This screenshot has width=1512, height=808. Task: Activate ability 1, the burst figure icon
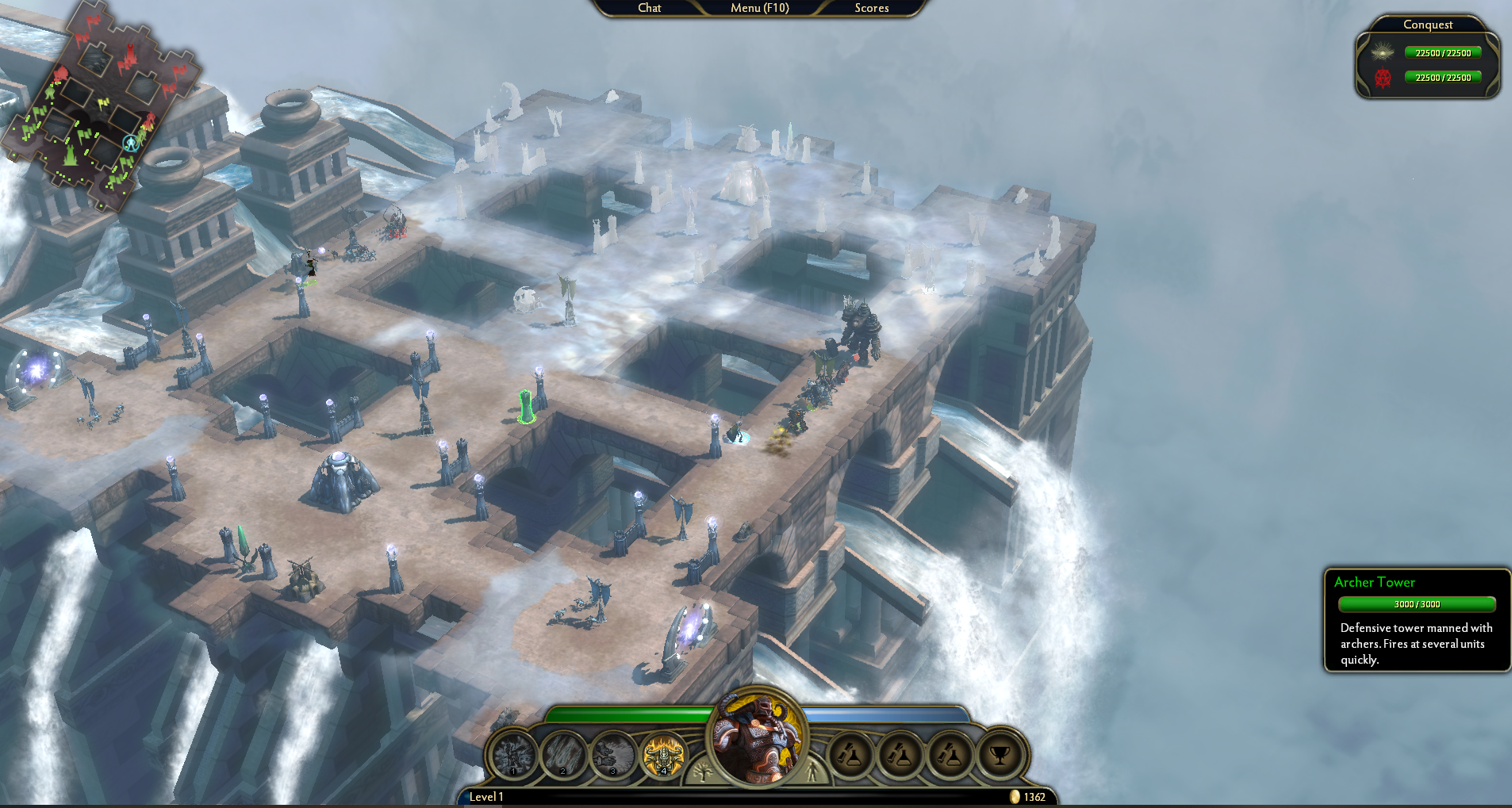point(513,754)
